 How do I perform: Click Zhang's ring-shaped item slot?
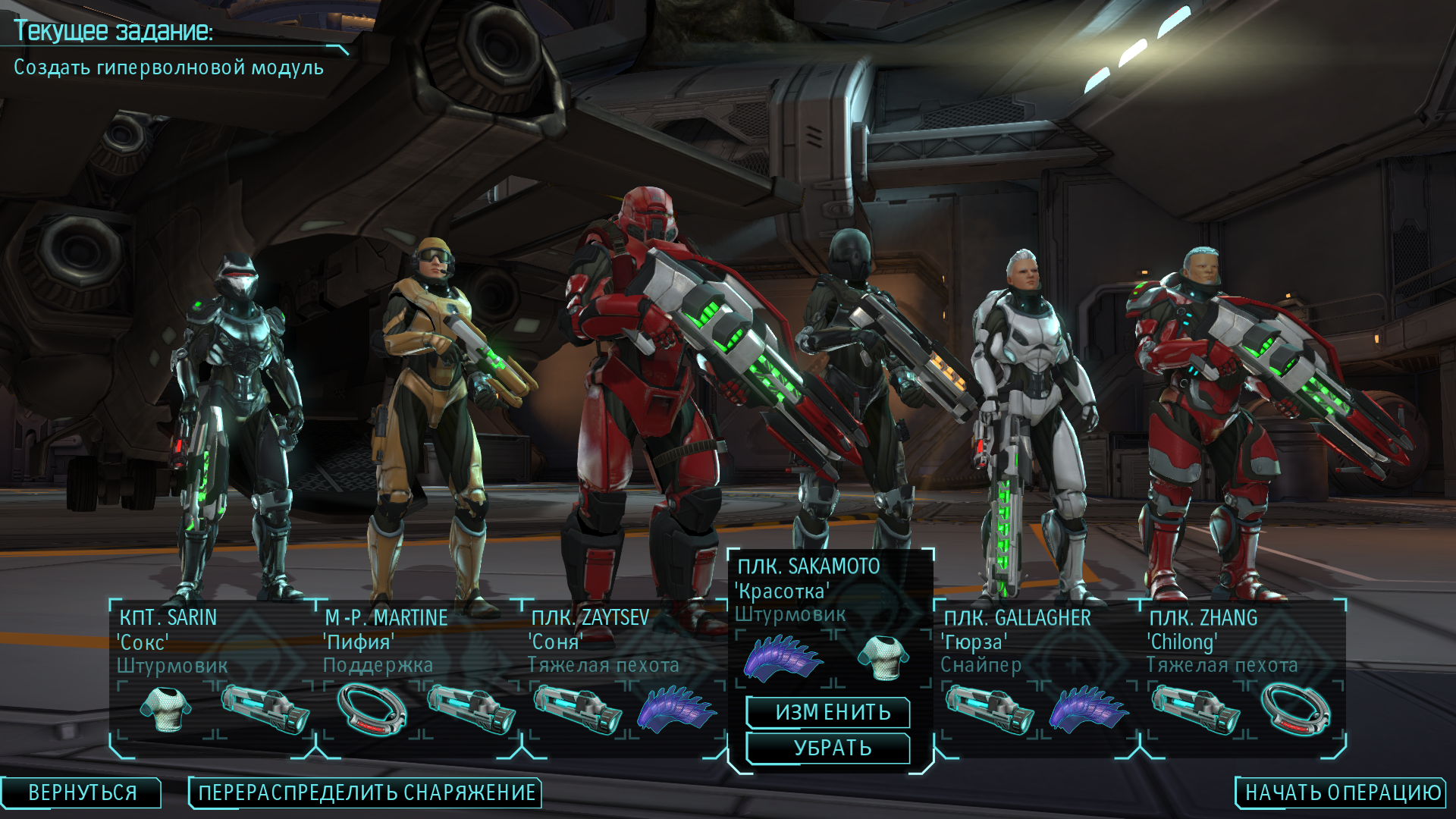[x=1296, y=709]
